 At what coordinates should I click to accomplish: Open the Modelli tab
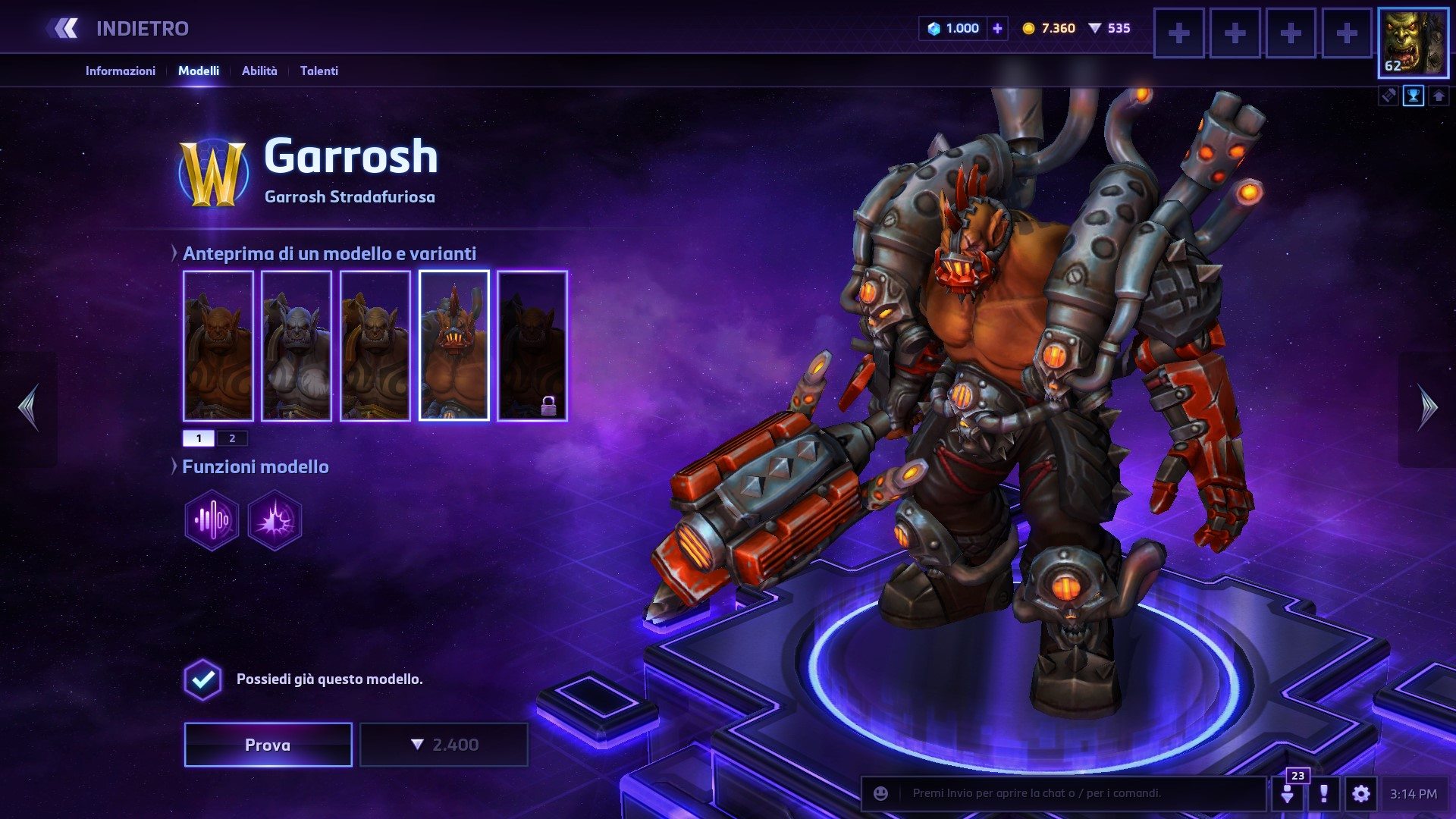pyautogui.click(x=199, y=71)
